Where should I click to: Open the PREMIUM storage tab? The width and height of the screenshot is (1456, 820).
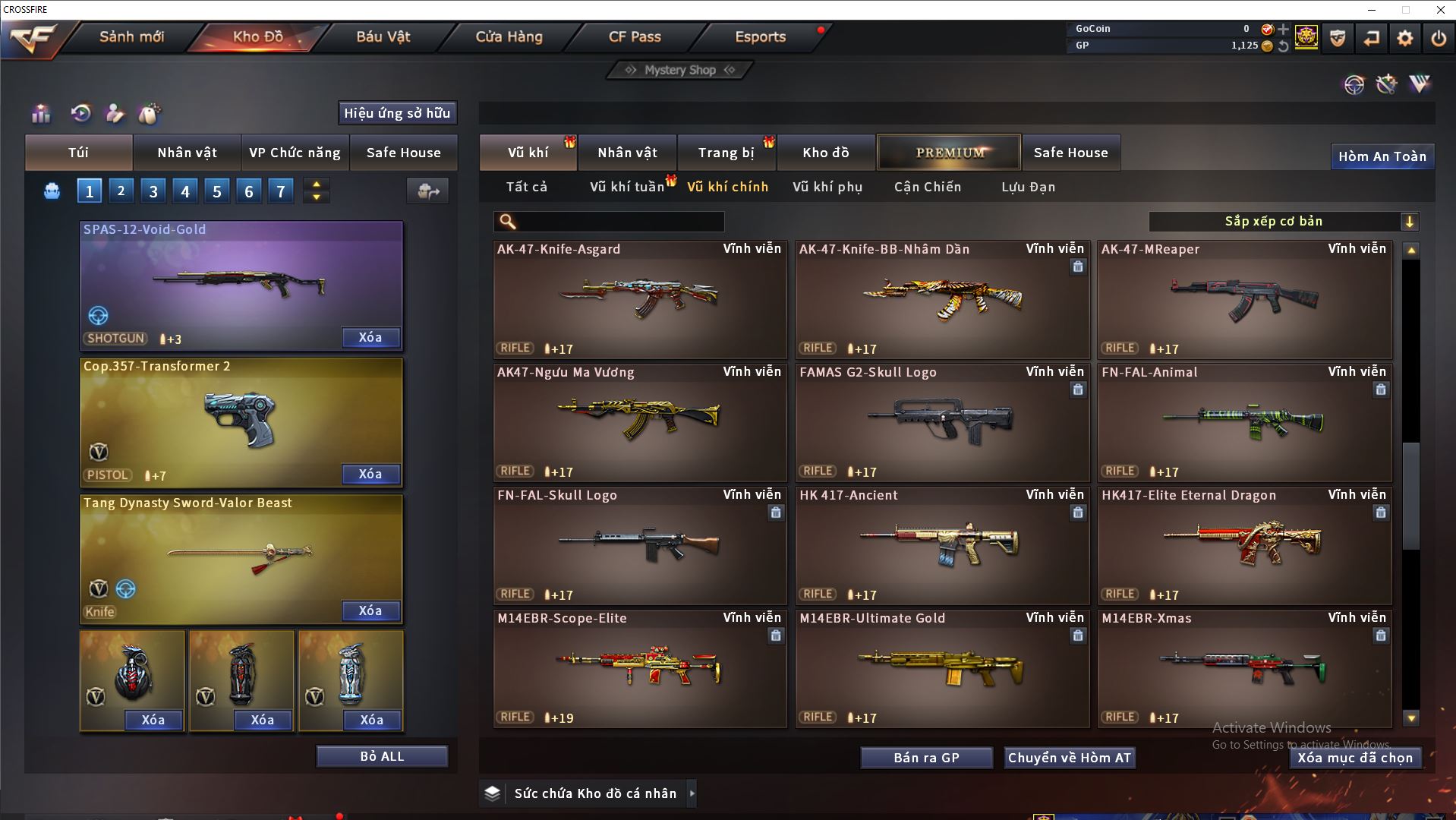(x=949, y=153)
